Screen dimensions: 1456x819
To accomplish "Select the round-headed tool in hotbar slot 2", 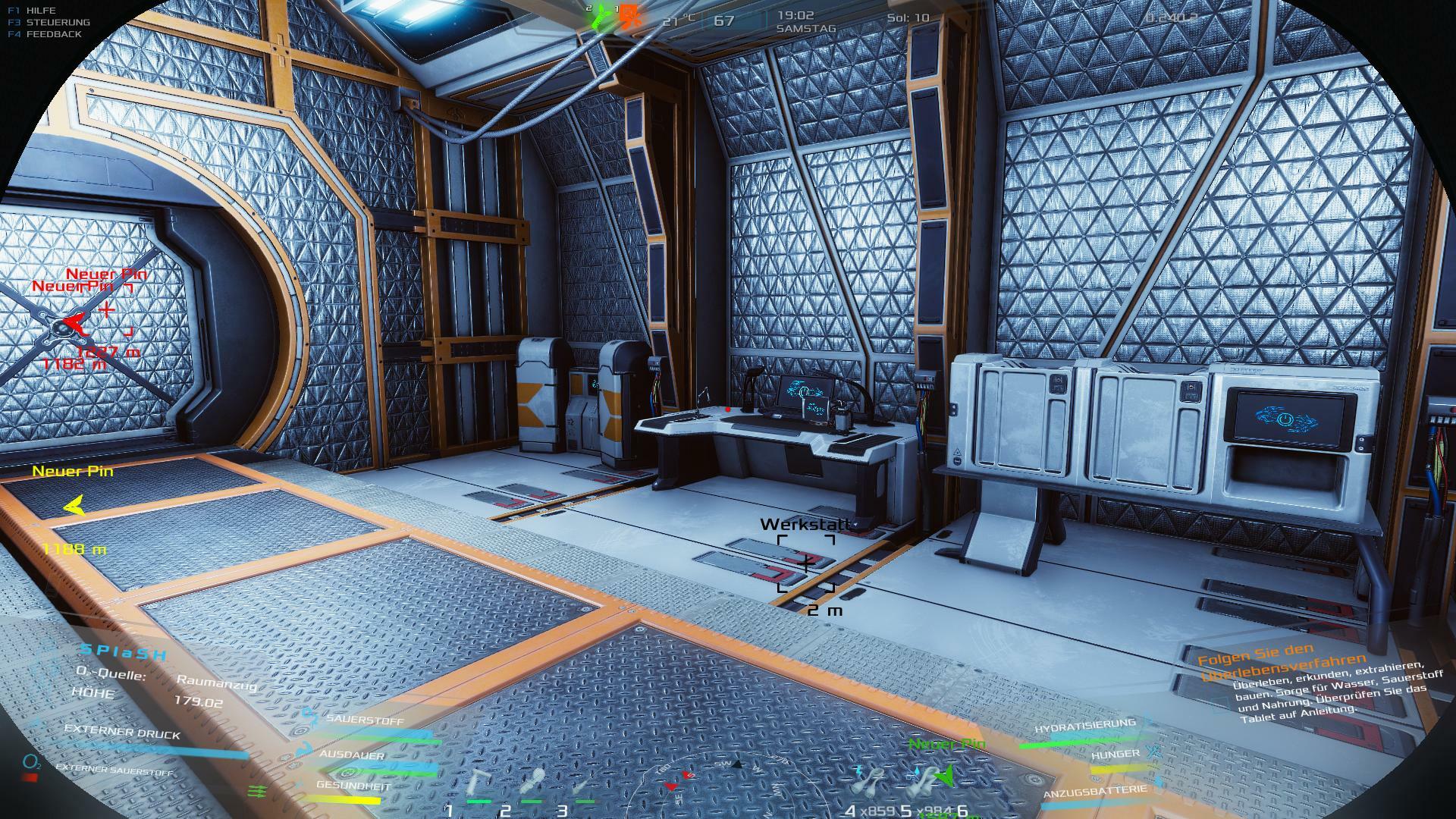I will [x=534, y=781].
